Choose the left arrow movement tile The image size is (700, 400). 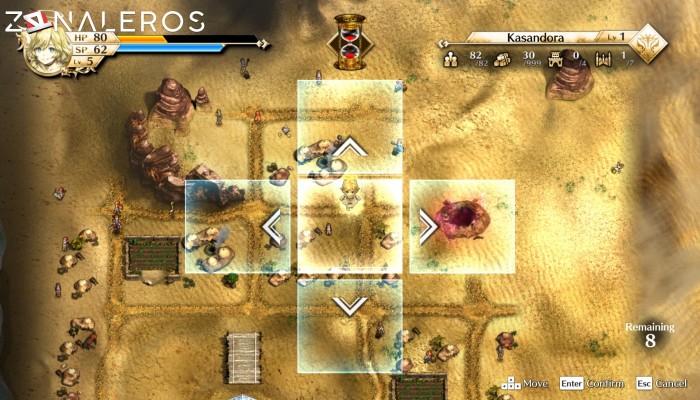[238, 227]
